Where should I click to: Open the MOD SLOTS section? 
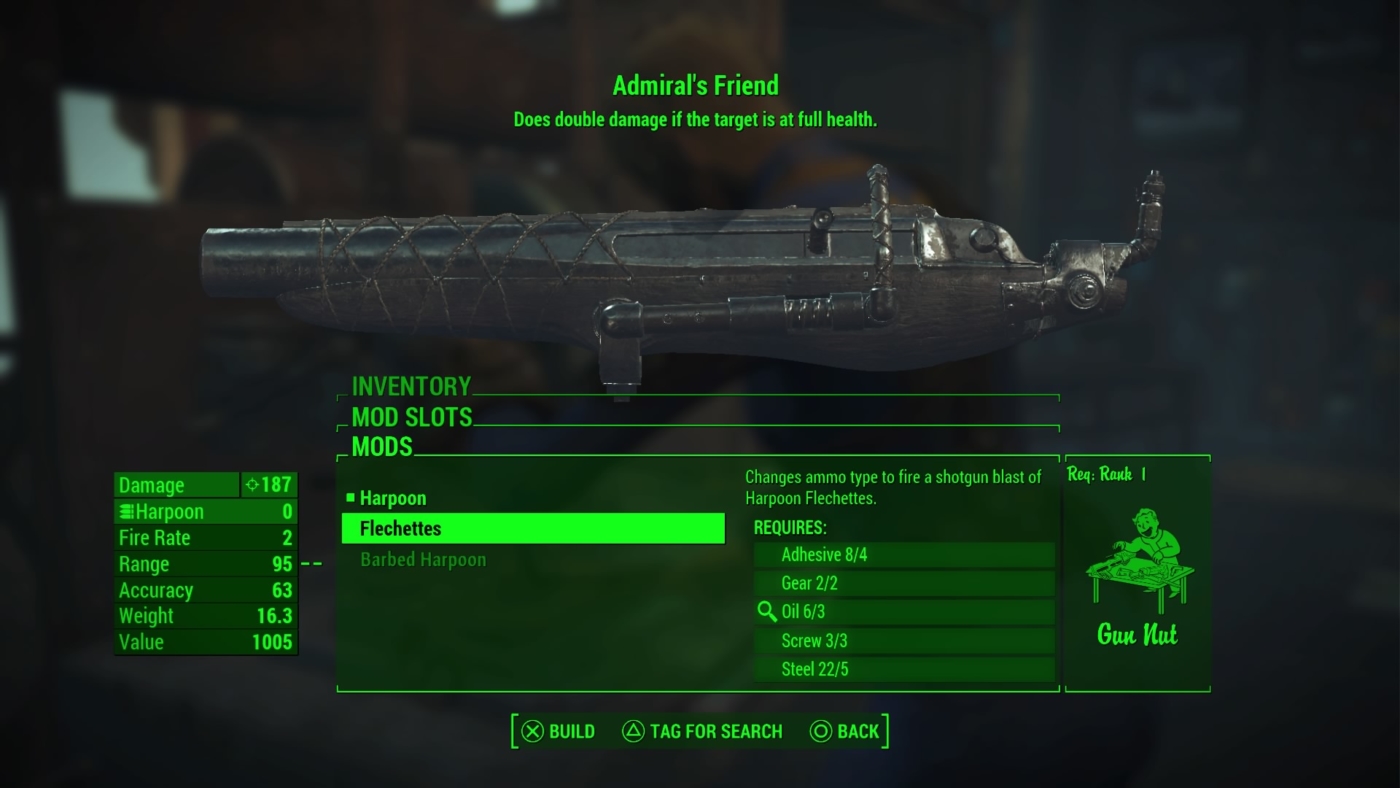click(x=412, y=418)
